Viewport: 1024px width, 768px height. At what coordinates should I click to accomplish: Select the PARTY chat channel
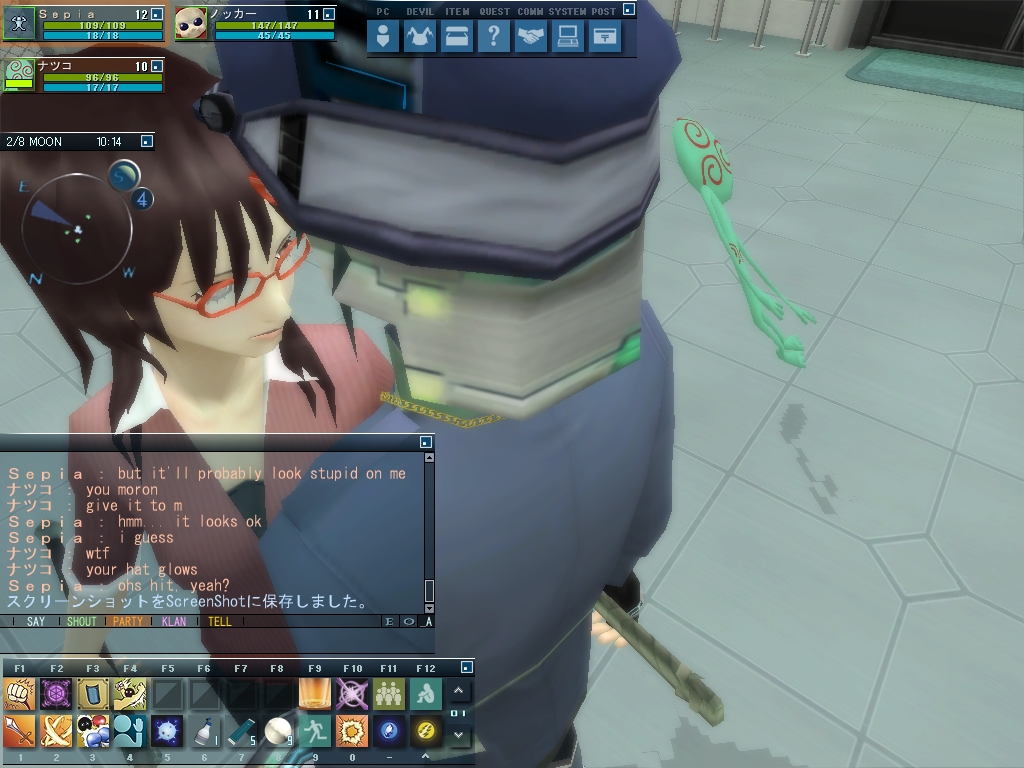[x=128, y=621]
